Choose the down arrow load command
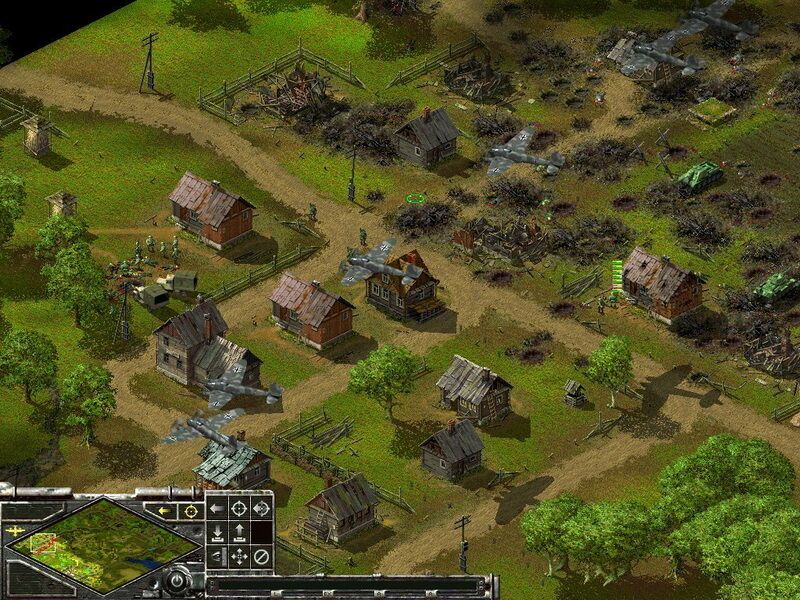800x600 pixels. [217, 532]
